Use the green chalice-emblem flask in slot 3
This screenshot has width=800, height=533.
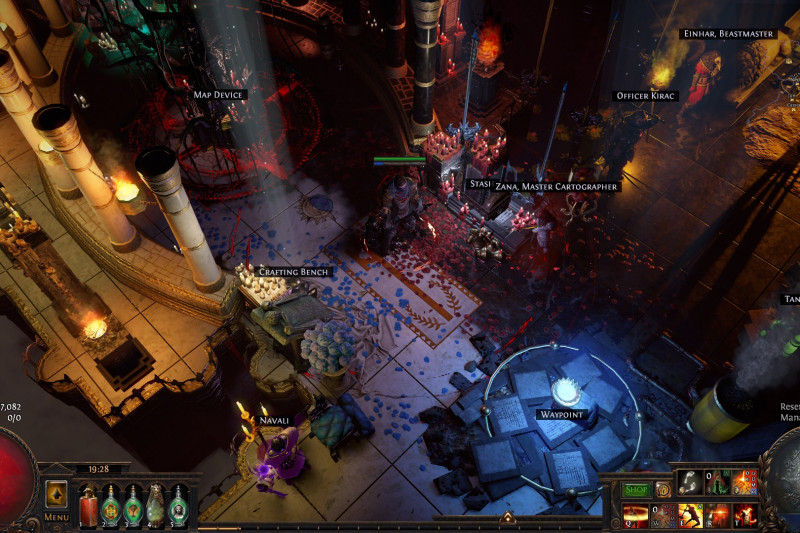(x=133, y=503)
